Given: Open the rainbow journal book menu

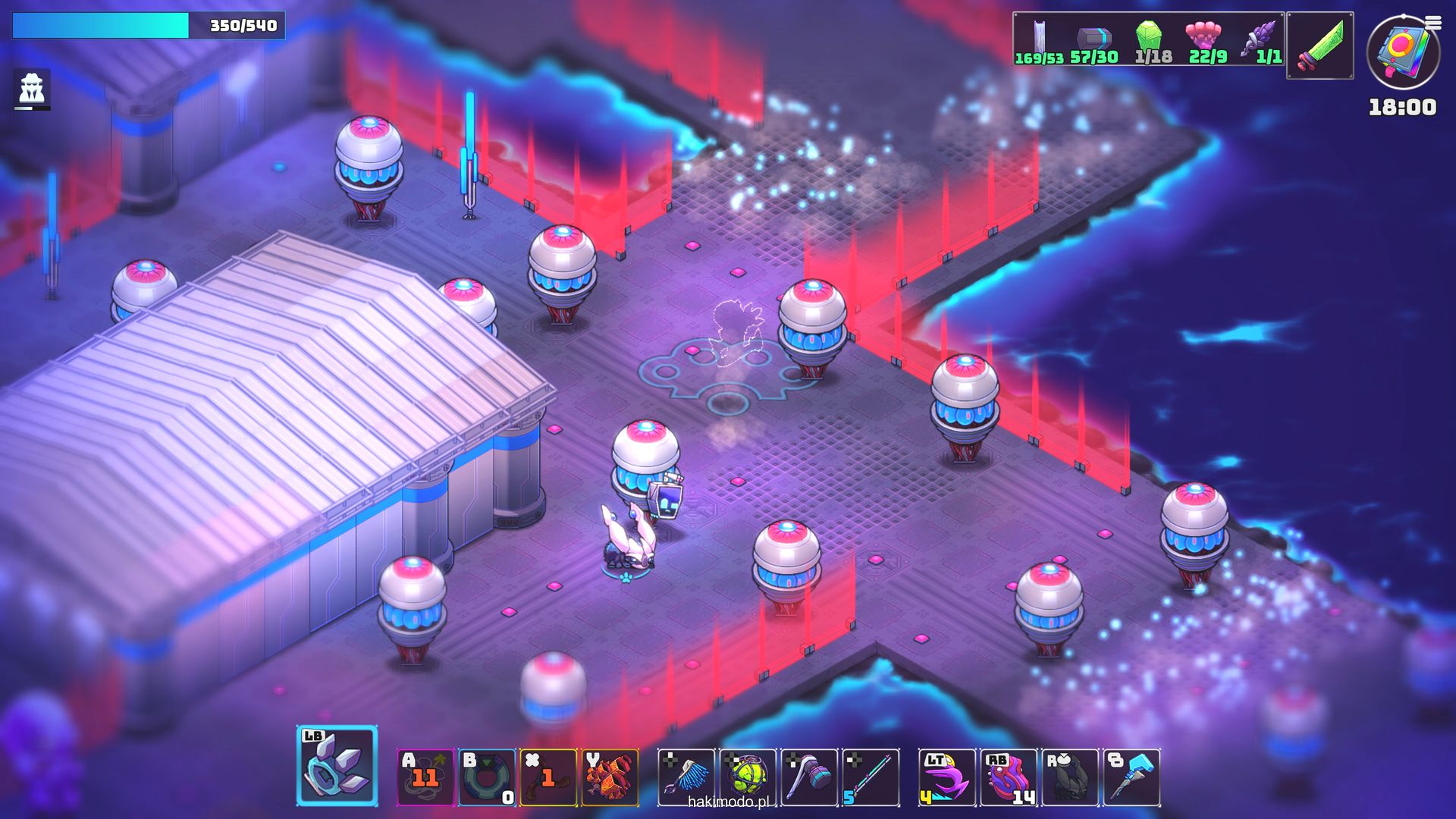Looking at the screenshot, I should (x=1403, y=52).
